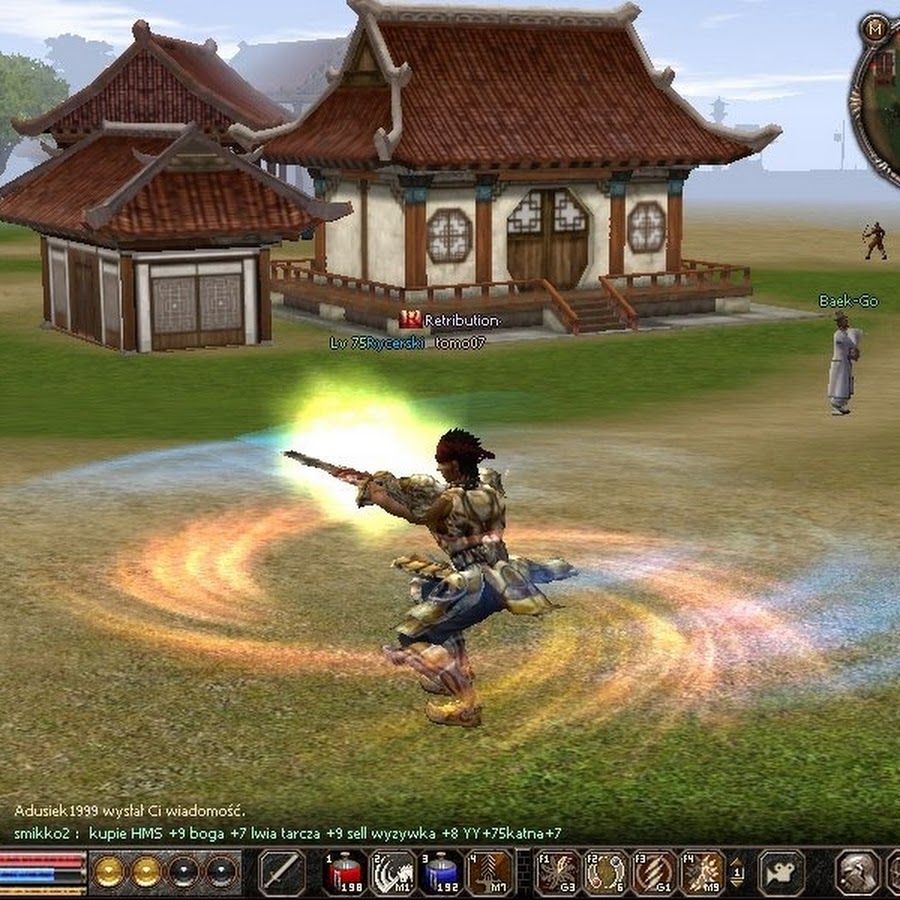The width and height of the screenshot is (900, 900).
Task: Click the sword attack slot
Action: click(x=282, y=873)
